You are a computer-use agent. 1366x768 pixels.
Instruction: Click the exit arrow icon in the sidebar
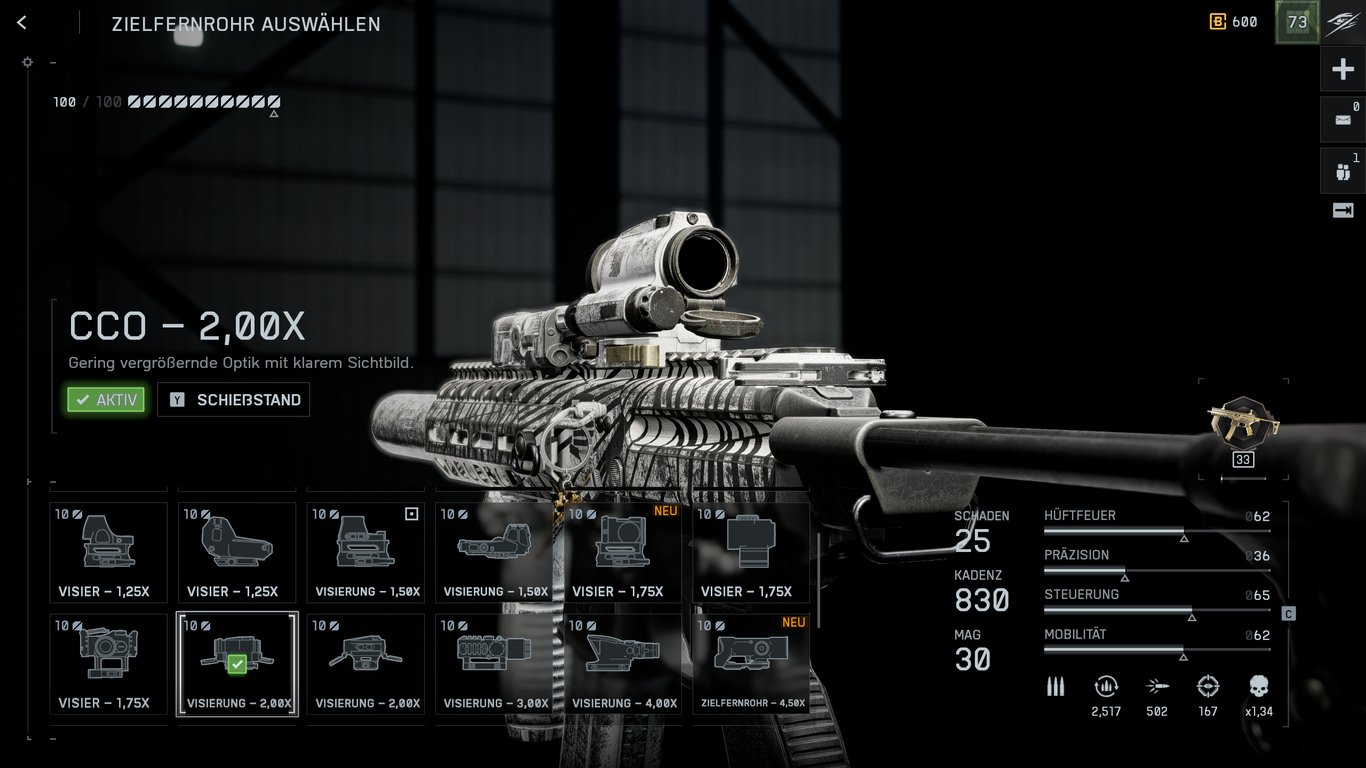coord(1342,210)
